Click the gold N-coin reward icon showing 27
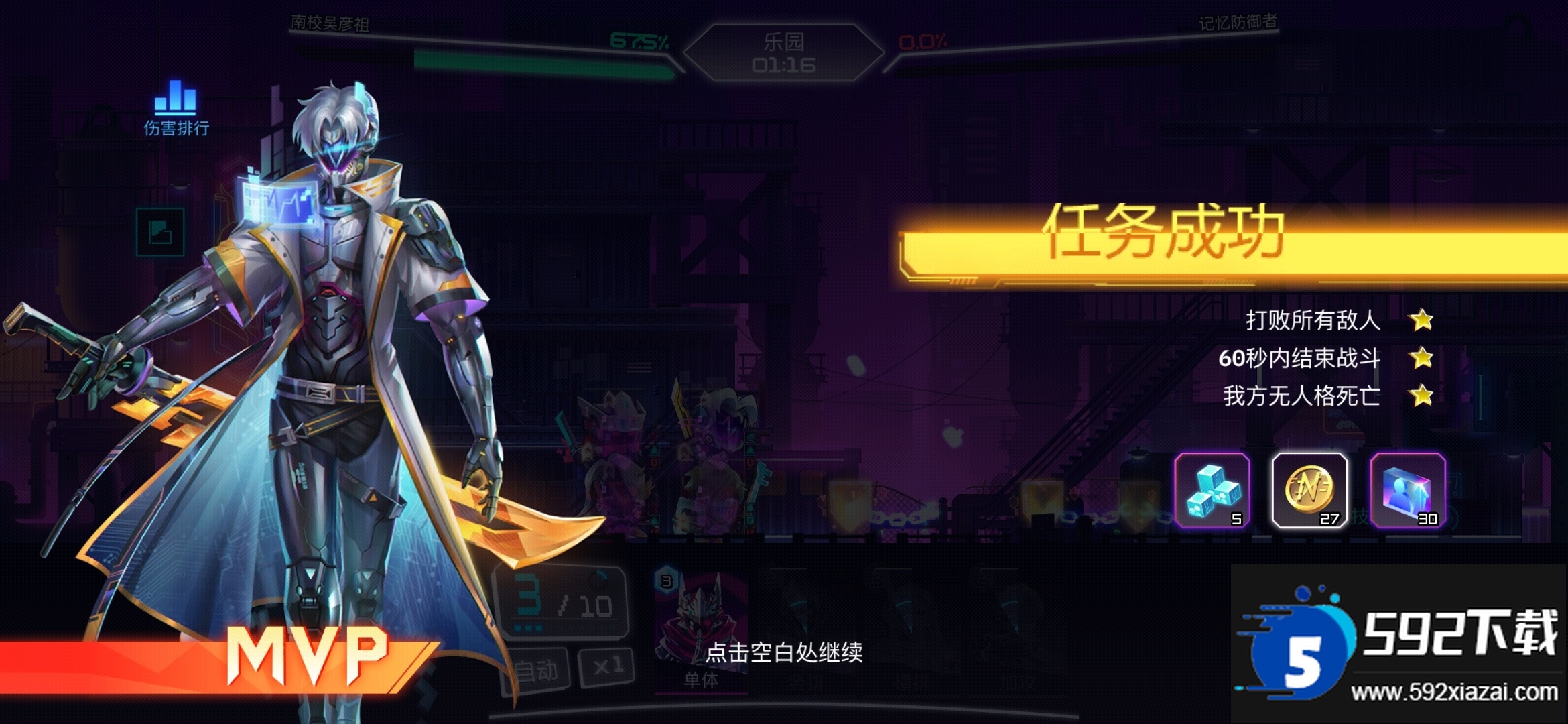 pyautogui.click(x=1309, y=491)
